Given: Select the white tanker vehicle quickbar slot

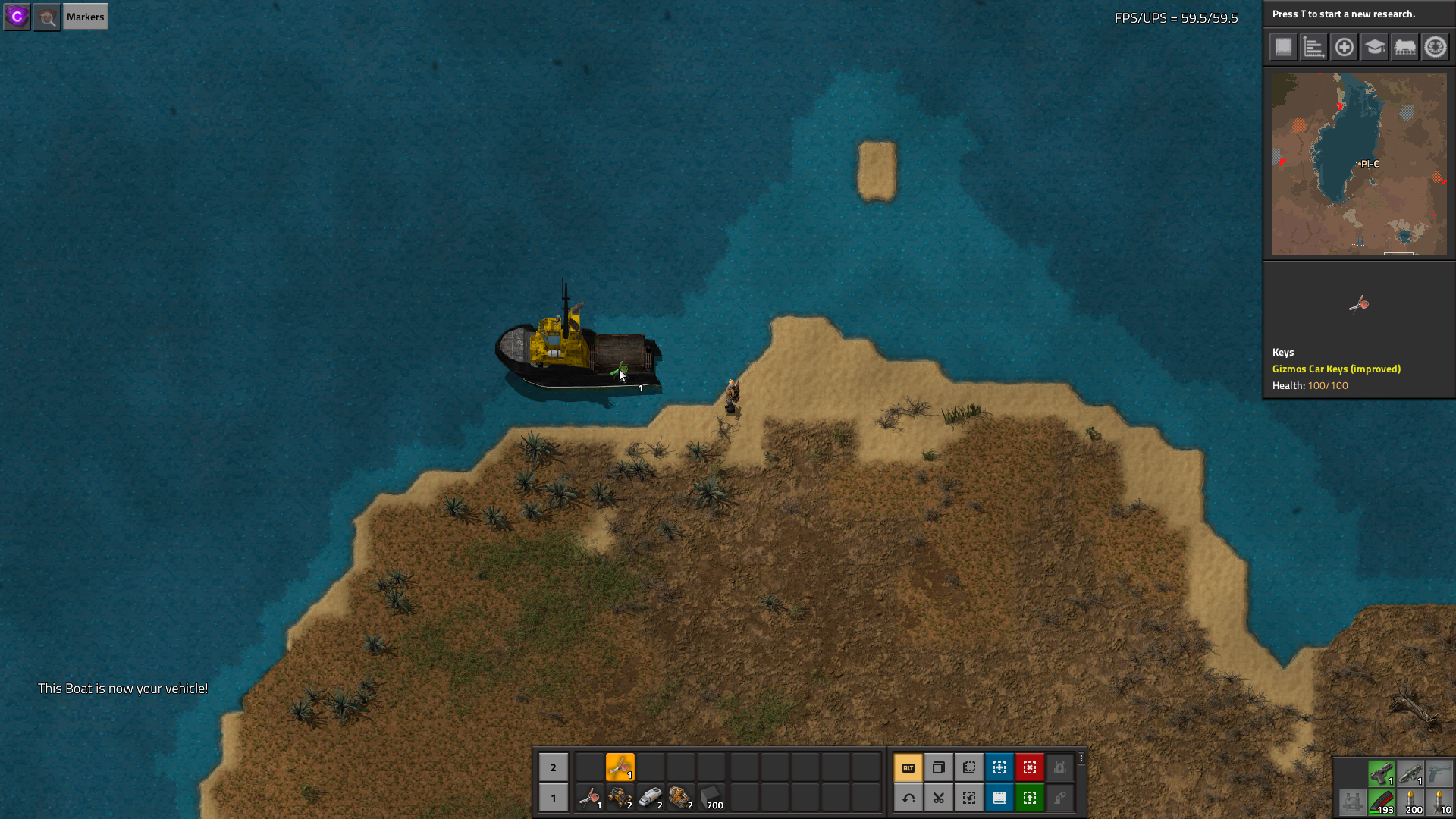Looking at the screenshot, I should [x=651, y=798].
